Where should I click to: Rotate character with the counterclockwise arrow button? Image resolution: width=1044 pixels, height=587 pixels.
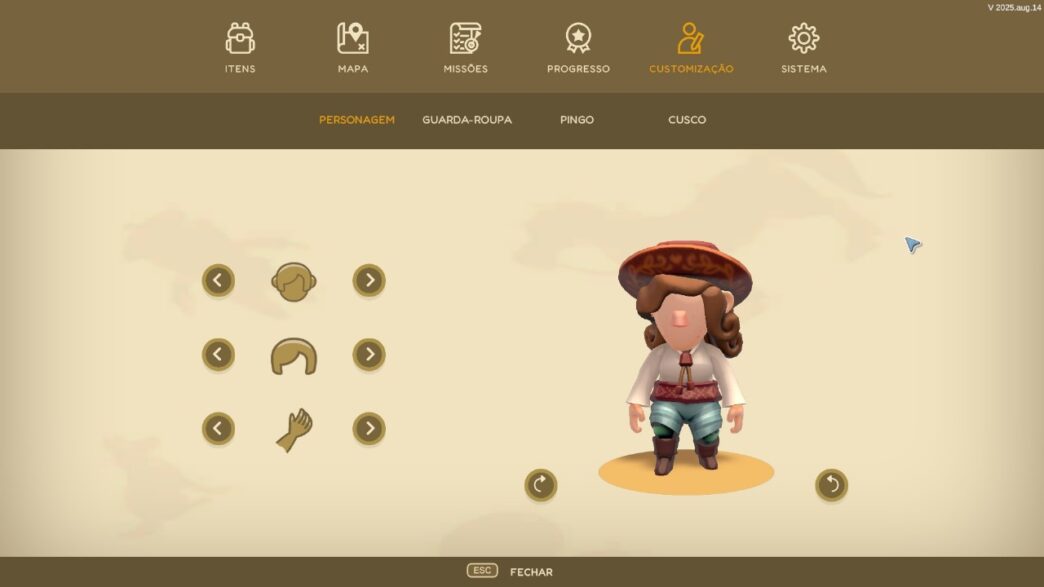coord(831,485)
